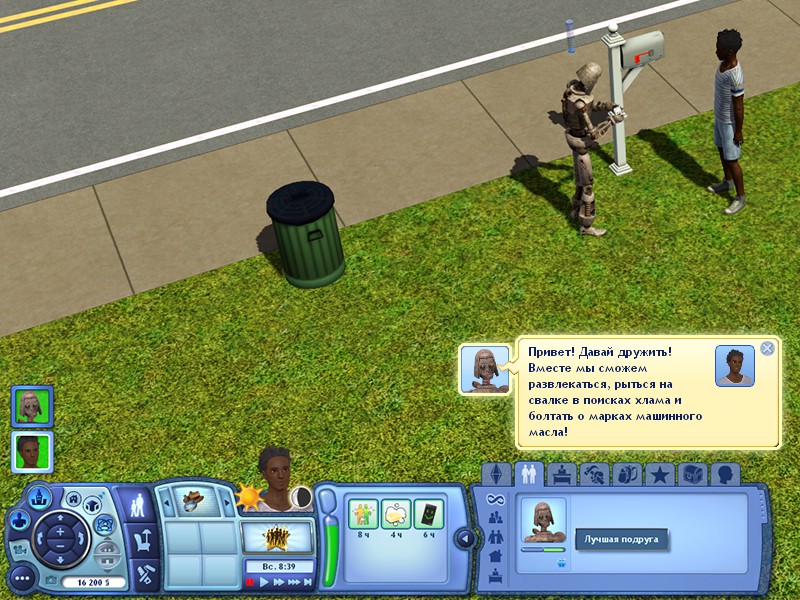800x600 pixels.
Task: Open the Inventory backpack tab
Action: [627, 473]
